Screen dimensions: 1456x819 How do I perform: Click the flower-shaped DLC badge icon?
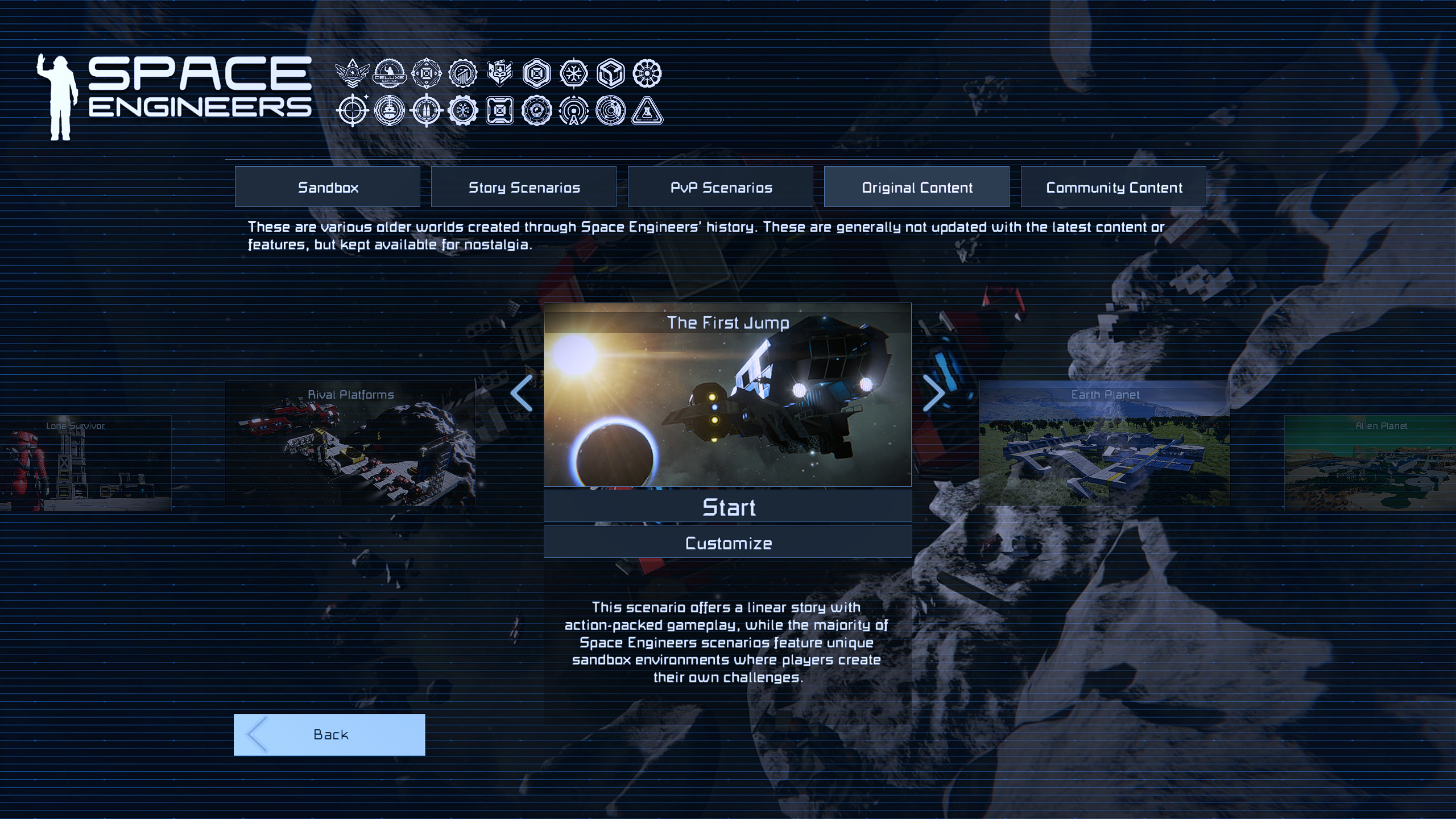(x=647, y=73)
